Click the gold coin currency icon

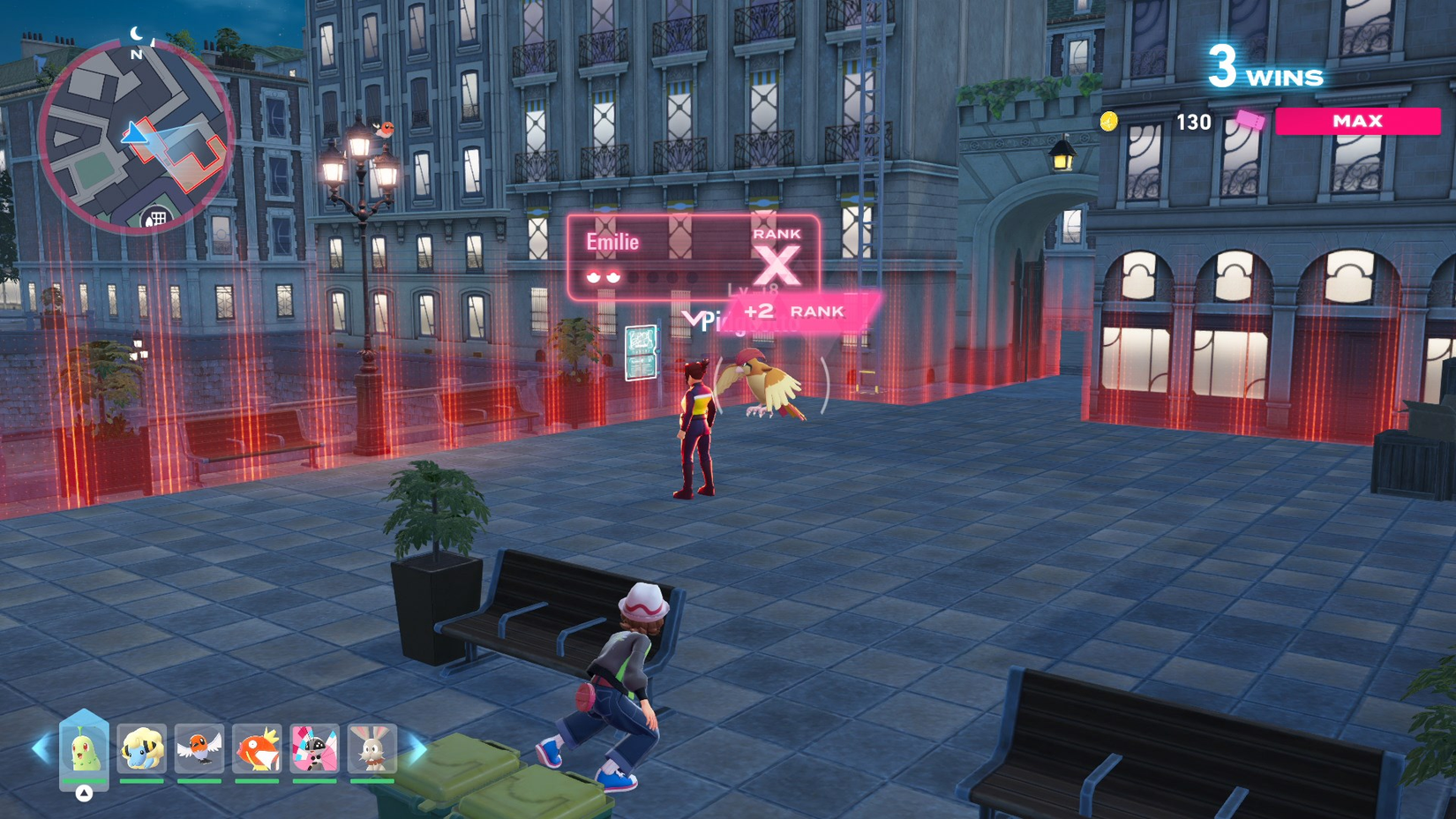pos(1111,123)
